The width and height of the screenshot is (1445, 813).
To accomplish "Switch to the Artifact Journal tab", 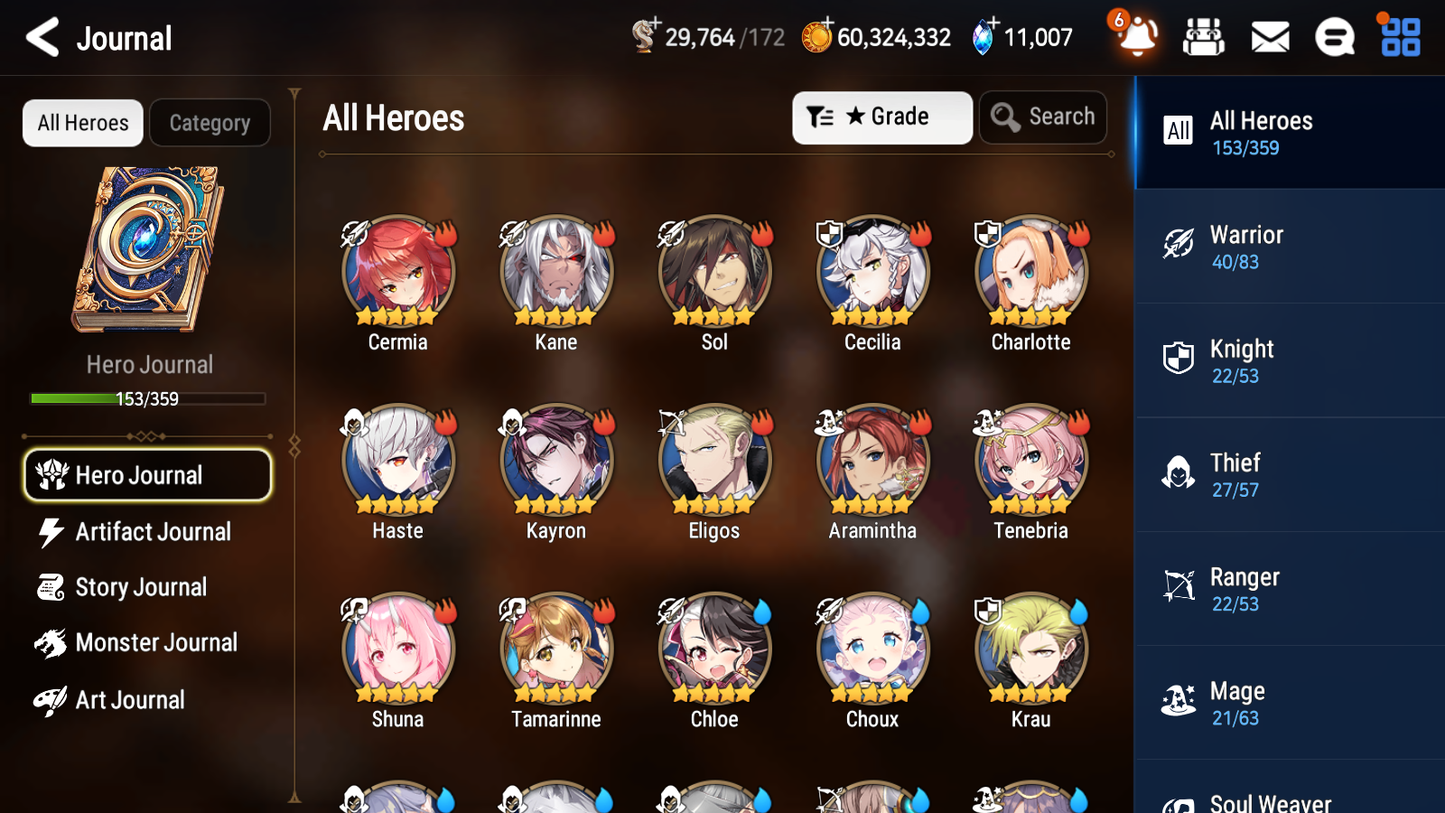I will (150, 531).
